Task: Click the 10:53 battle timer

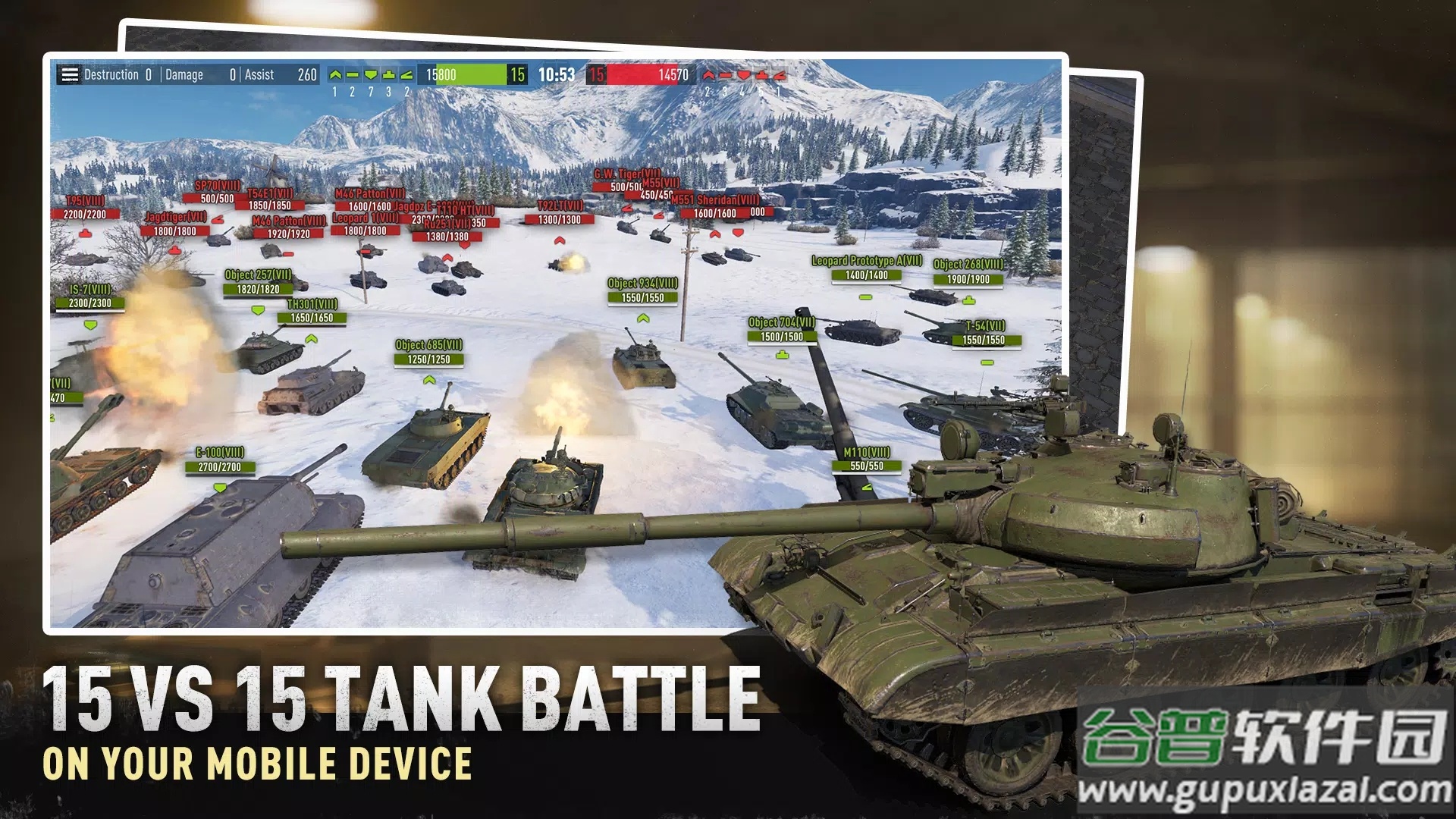Action: coord(558,75)
